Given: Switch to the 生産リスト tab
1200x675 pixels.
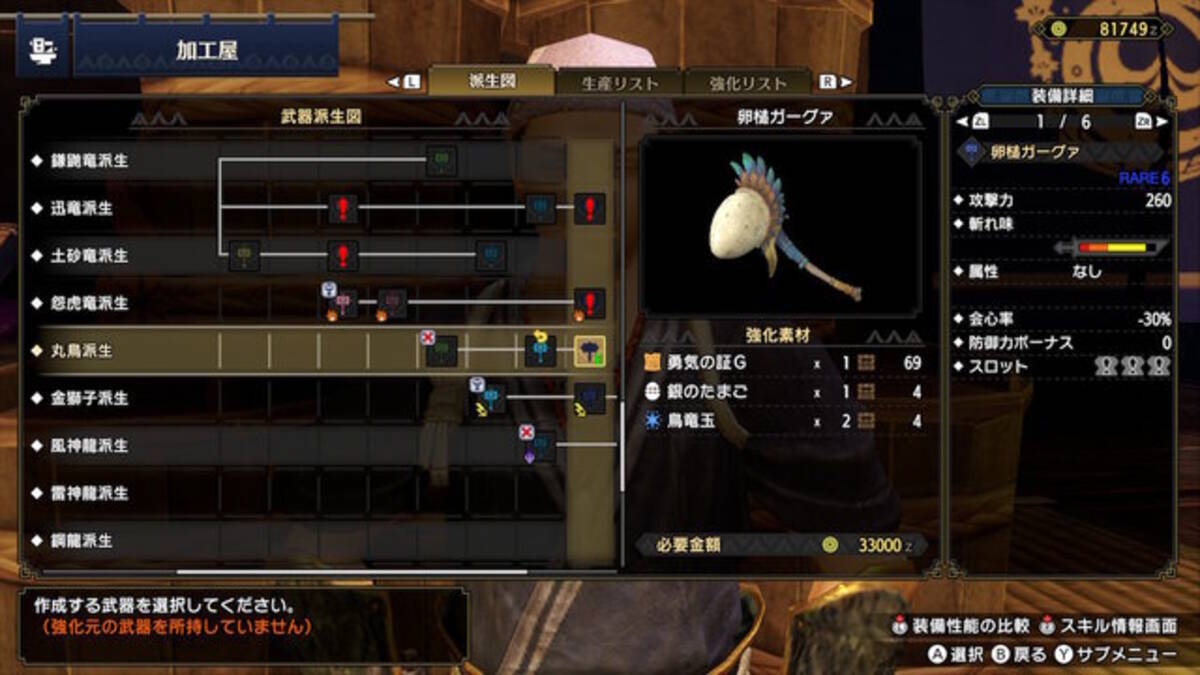Looking at the screenshot, I should (620, 84).
